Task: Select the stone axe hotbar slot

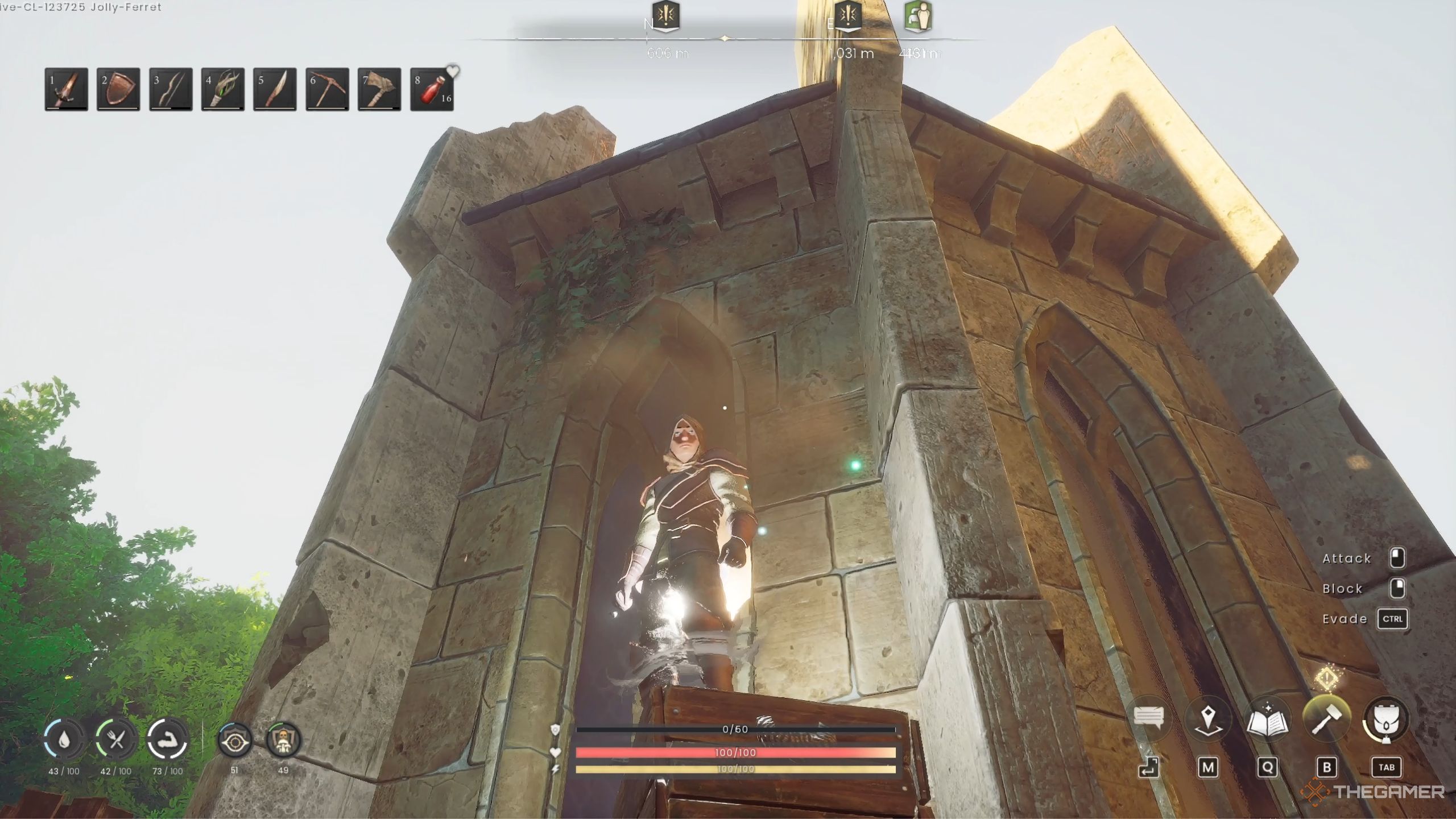Action: pos(379,89)
